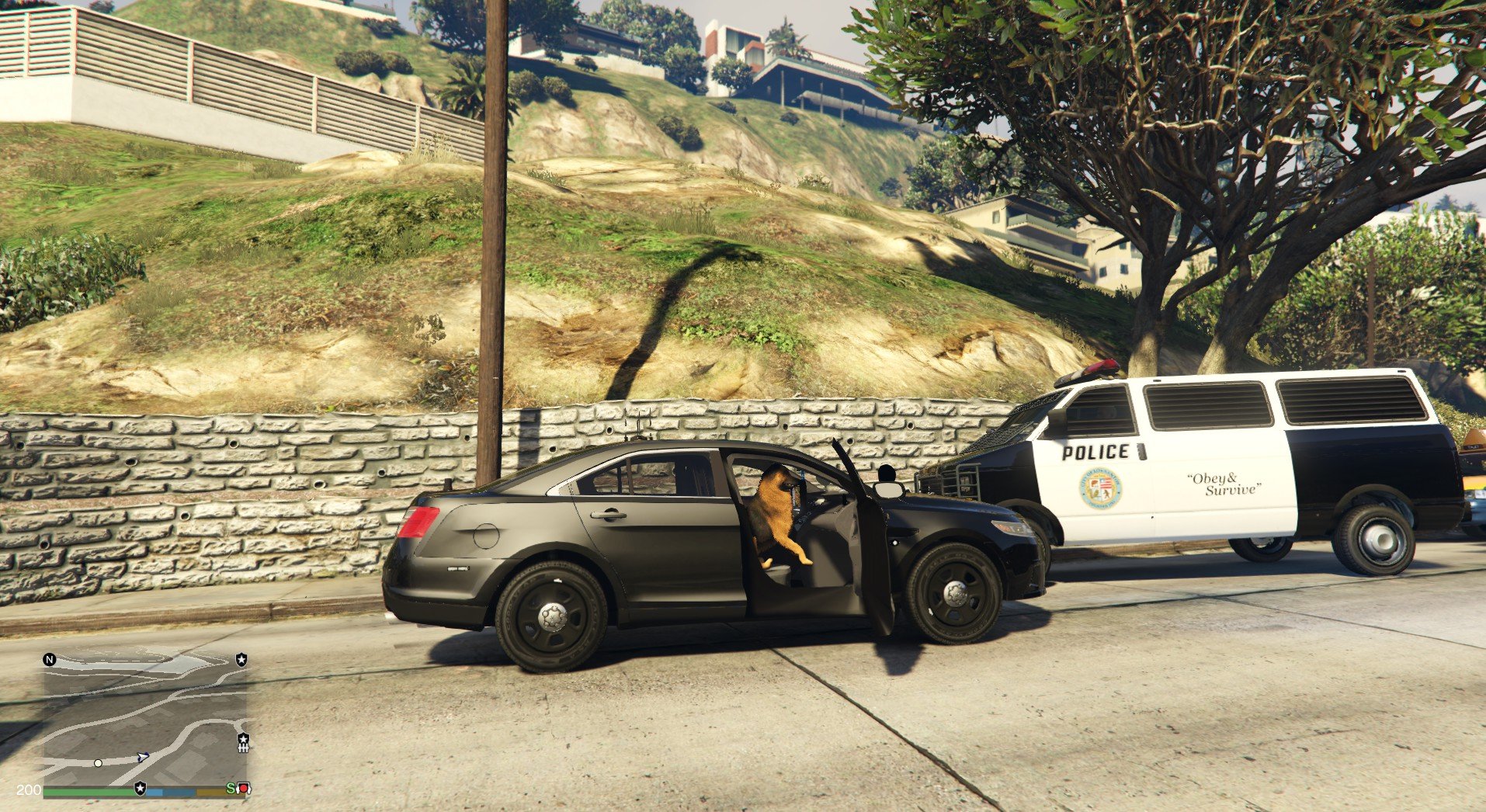Click the green S blip on the minimap
Image resolution: width=1486 pixels, height=812 pixels.
[x=231, y=788]
